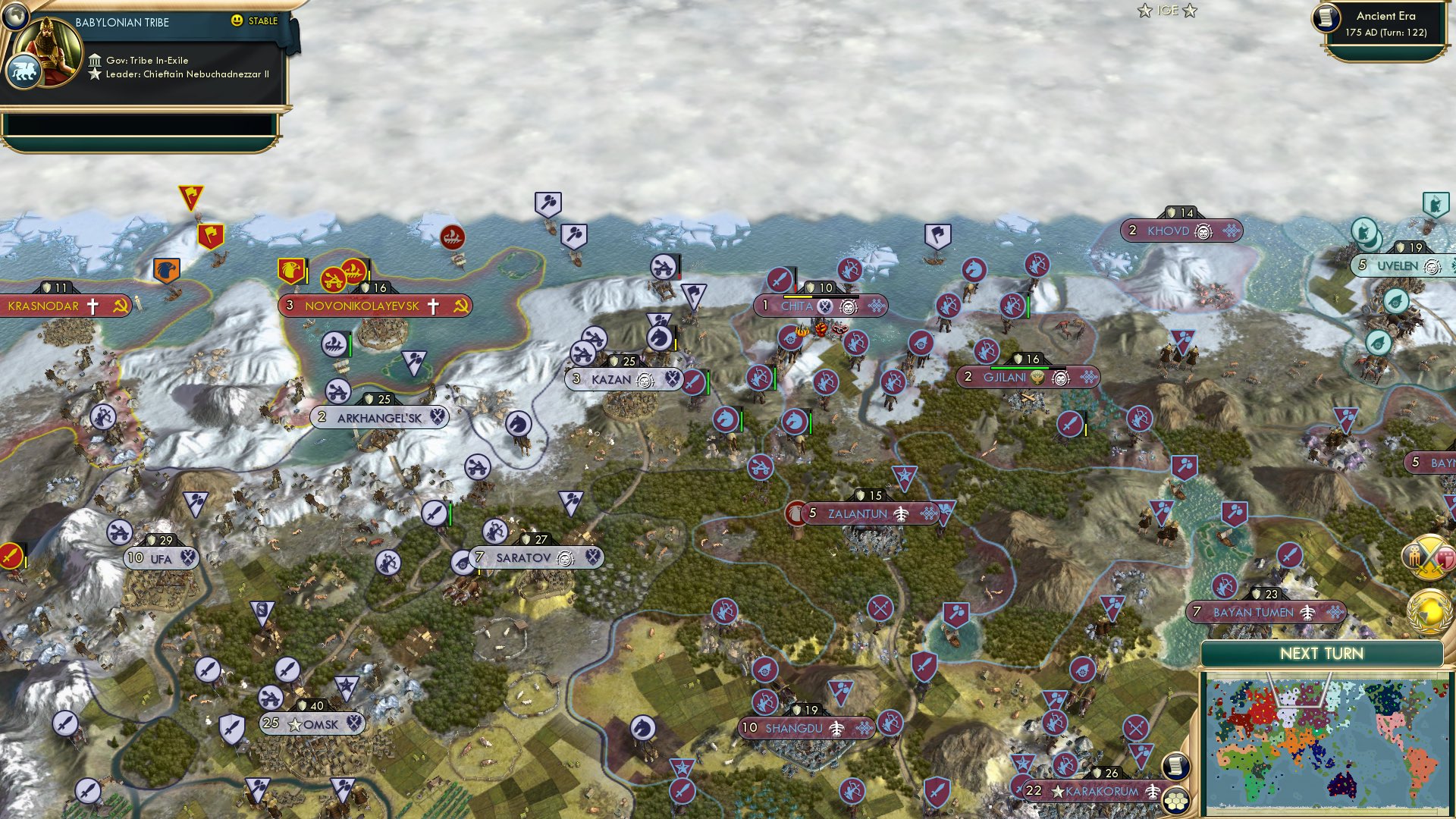Open the Karakorum city banner
Screen dimensions: 1456x819
1092,789
